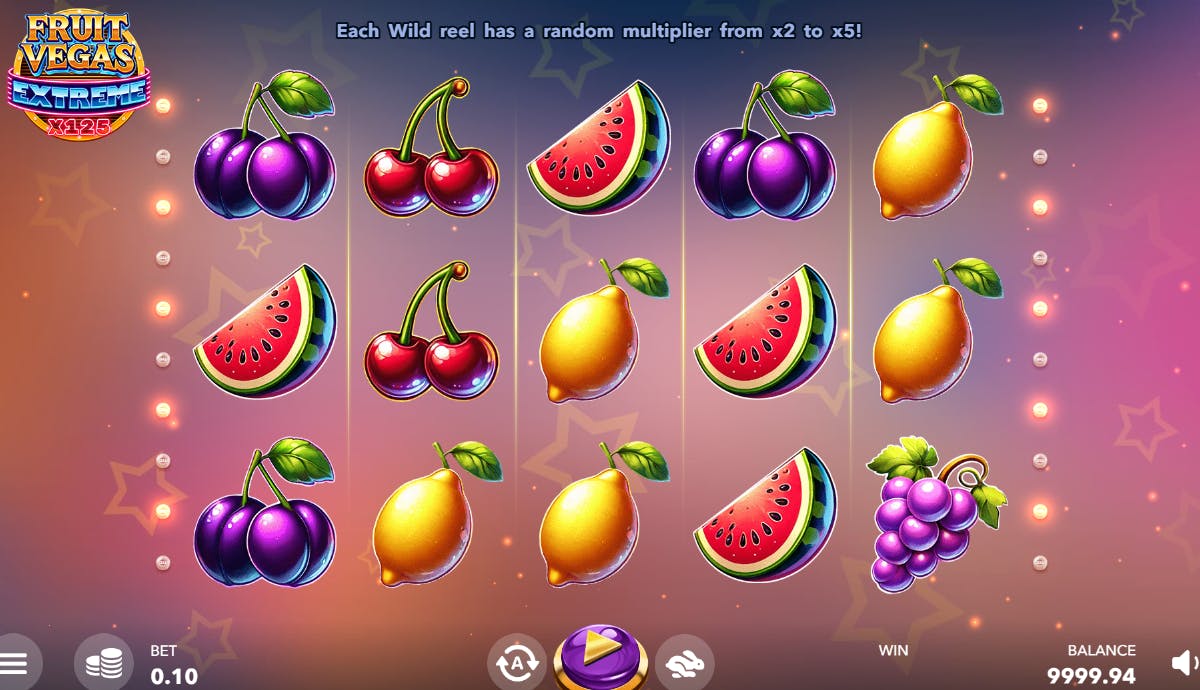Open the coin stack bet settings
This screenshot has width=1200, height=690.
point(104,662)
